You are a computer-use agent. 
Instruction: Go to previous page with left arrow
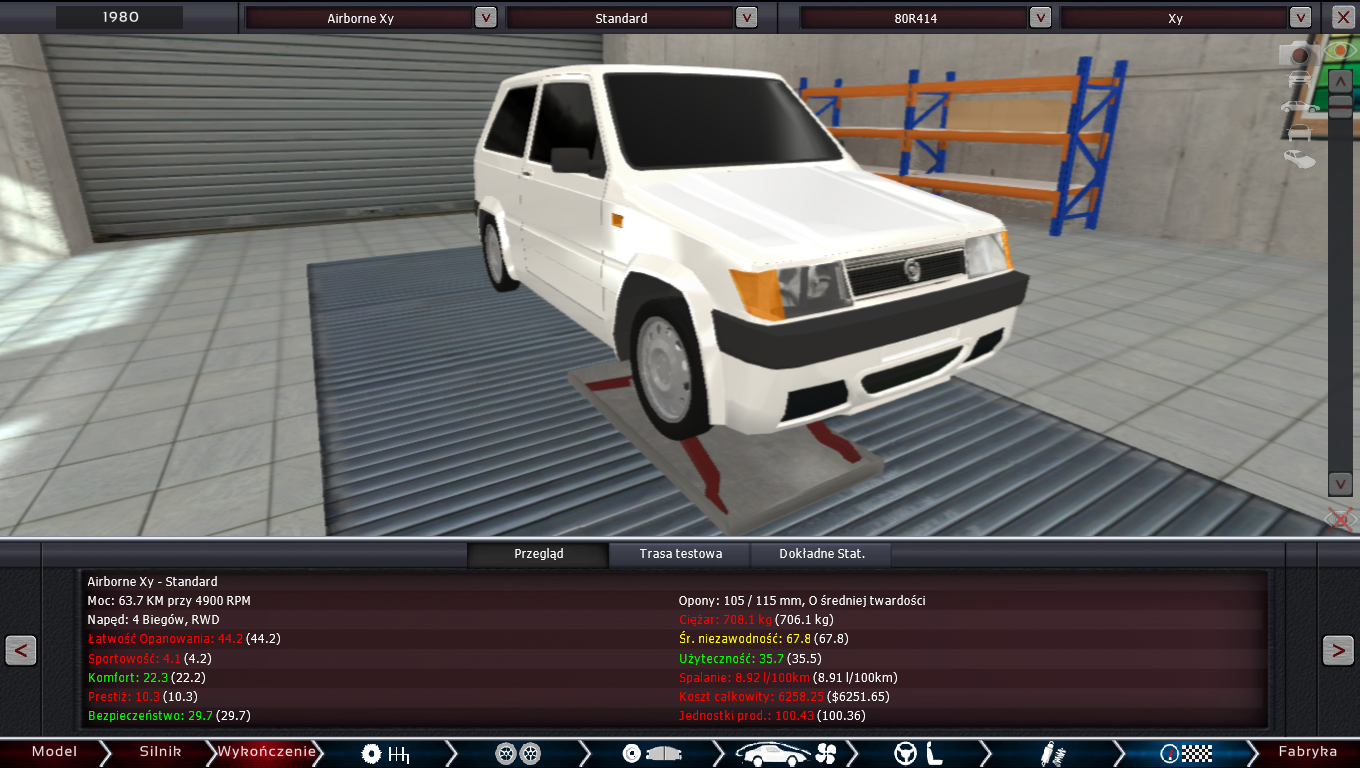click(x=21, y=650)
